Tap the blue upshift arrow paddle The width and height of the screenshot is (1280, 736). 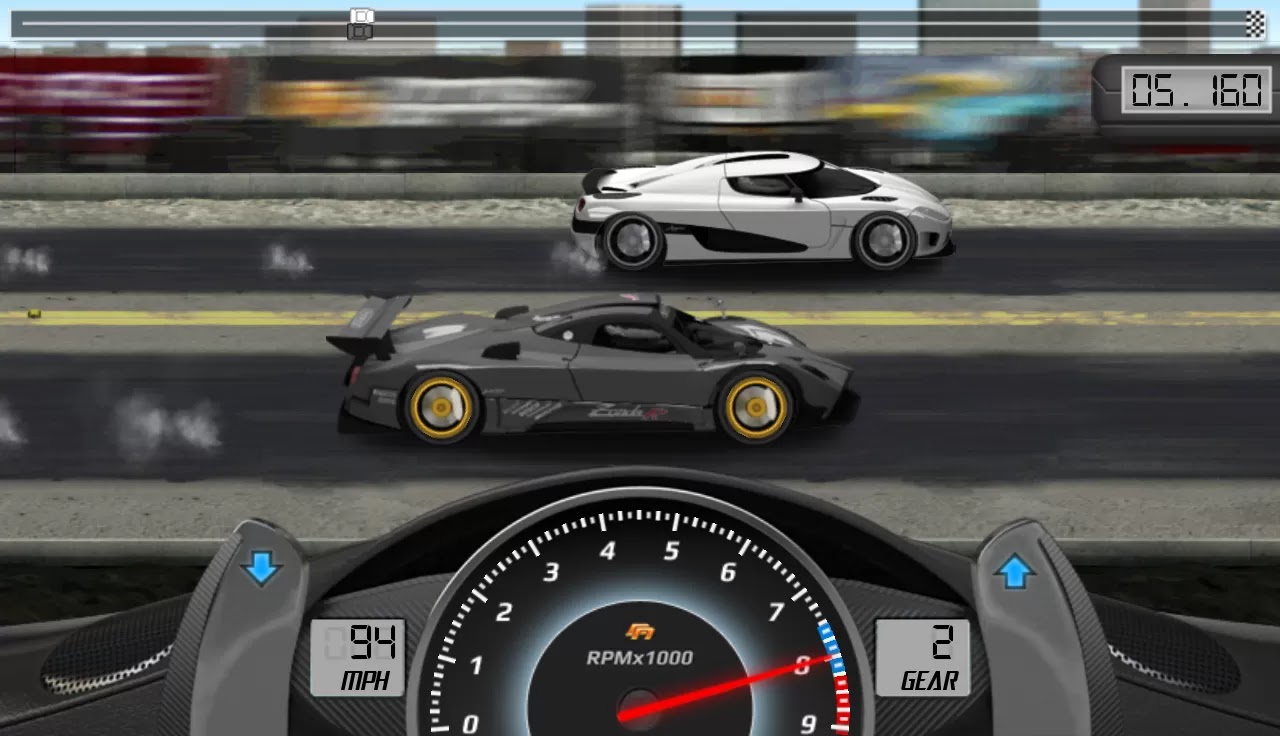click(1017, 568)
